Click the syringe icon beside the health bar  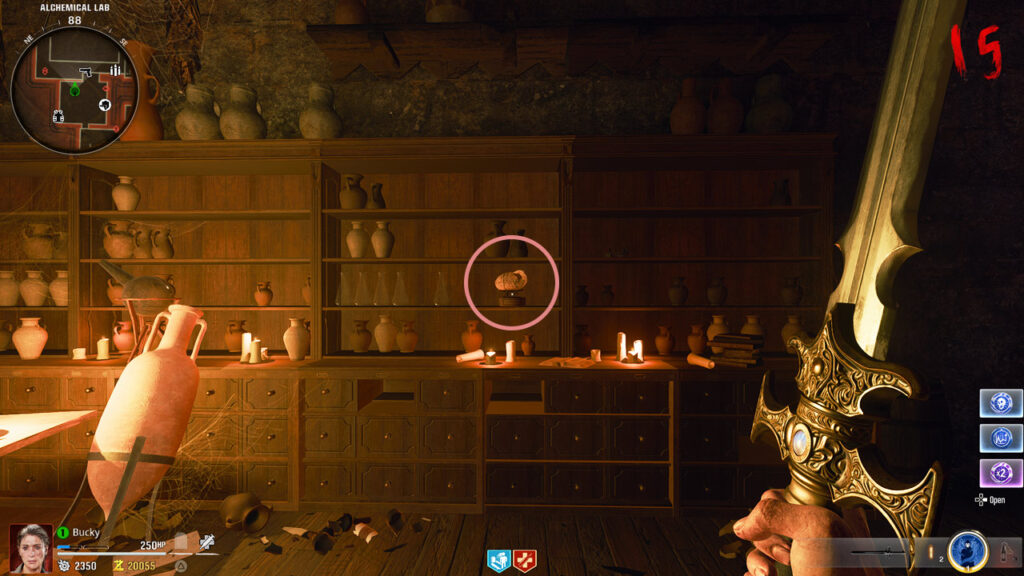pyautogui.click(x=207, y=542)
